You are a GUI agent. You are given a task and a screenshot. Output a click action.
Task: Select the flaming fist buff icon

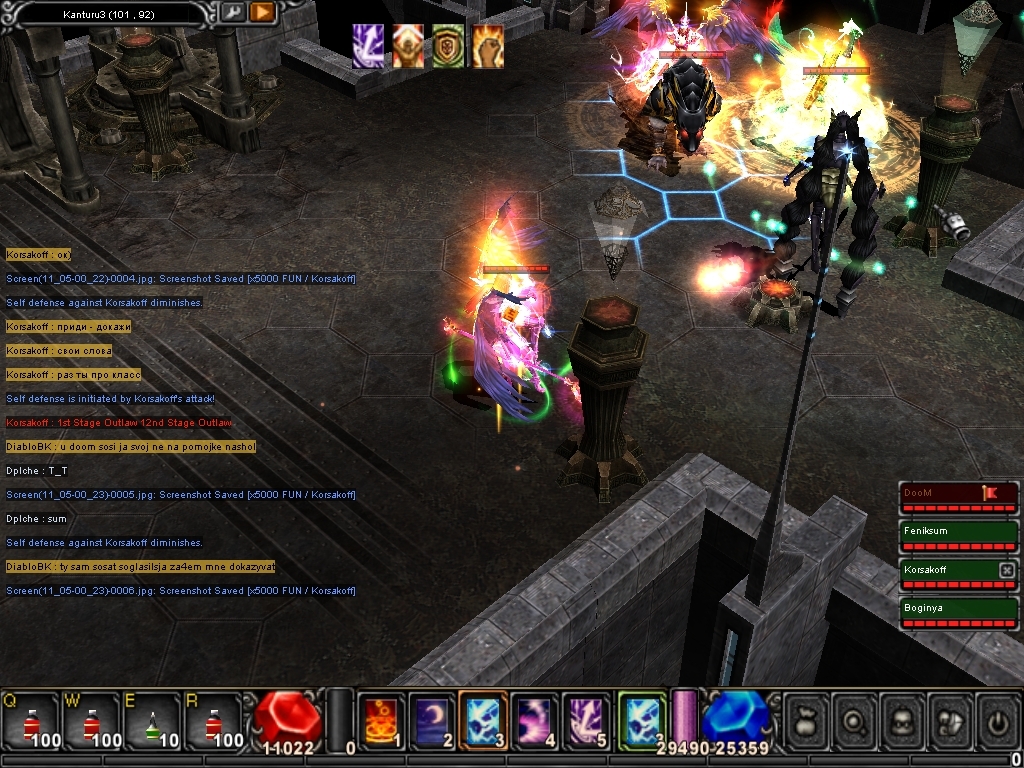(x=488, y=46)
